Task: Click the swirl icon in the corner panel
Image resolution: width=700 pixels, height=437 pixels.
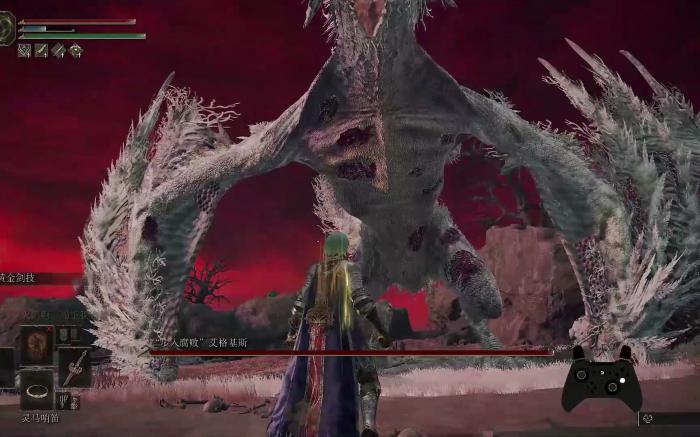Action: point(649,419)
